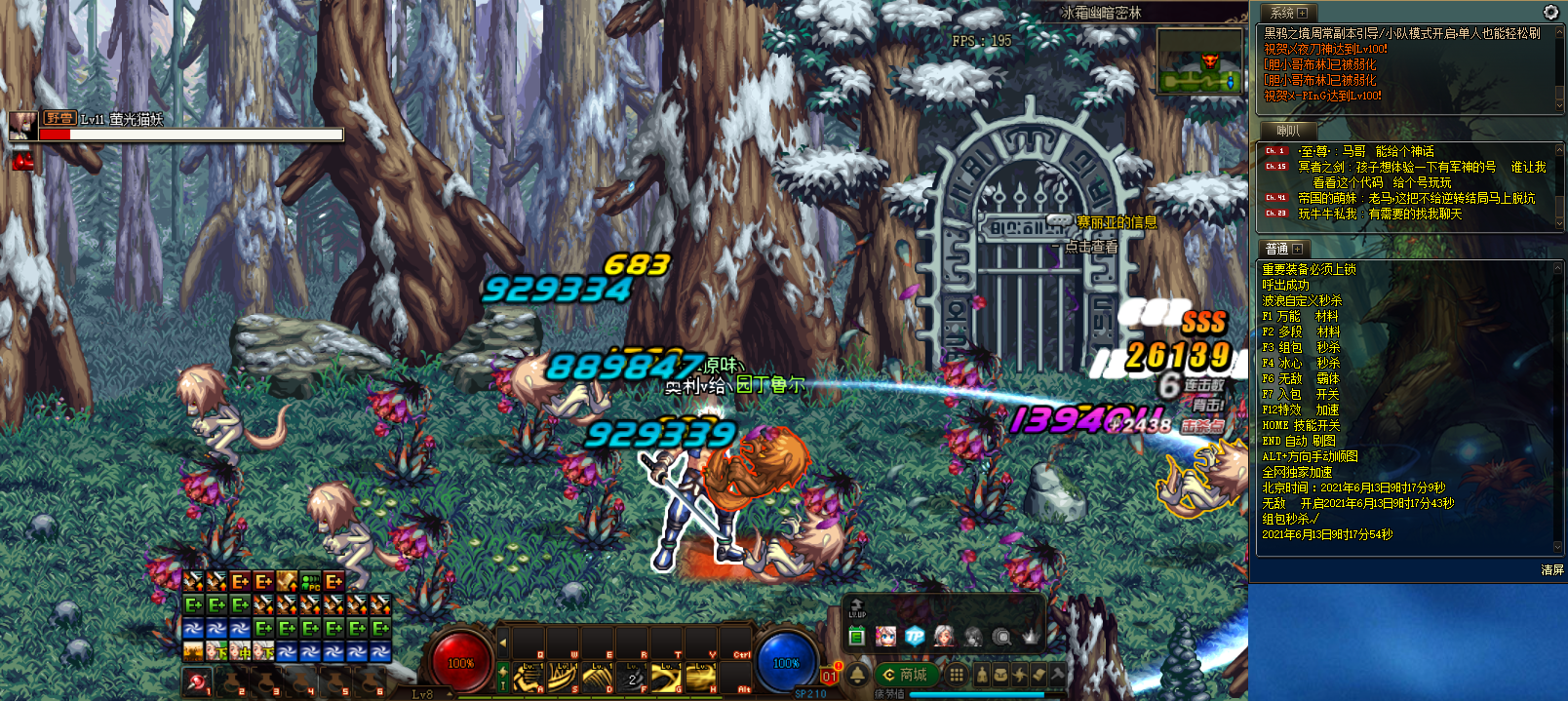Click the green PC buff icon

pyautogui.click(x=310, y=582)
